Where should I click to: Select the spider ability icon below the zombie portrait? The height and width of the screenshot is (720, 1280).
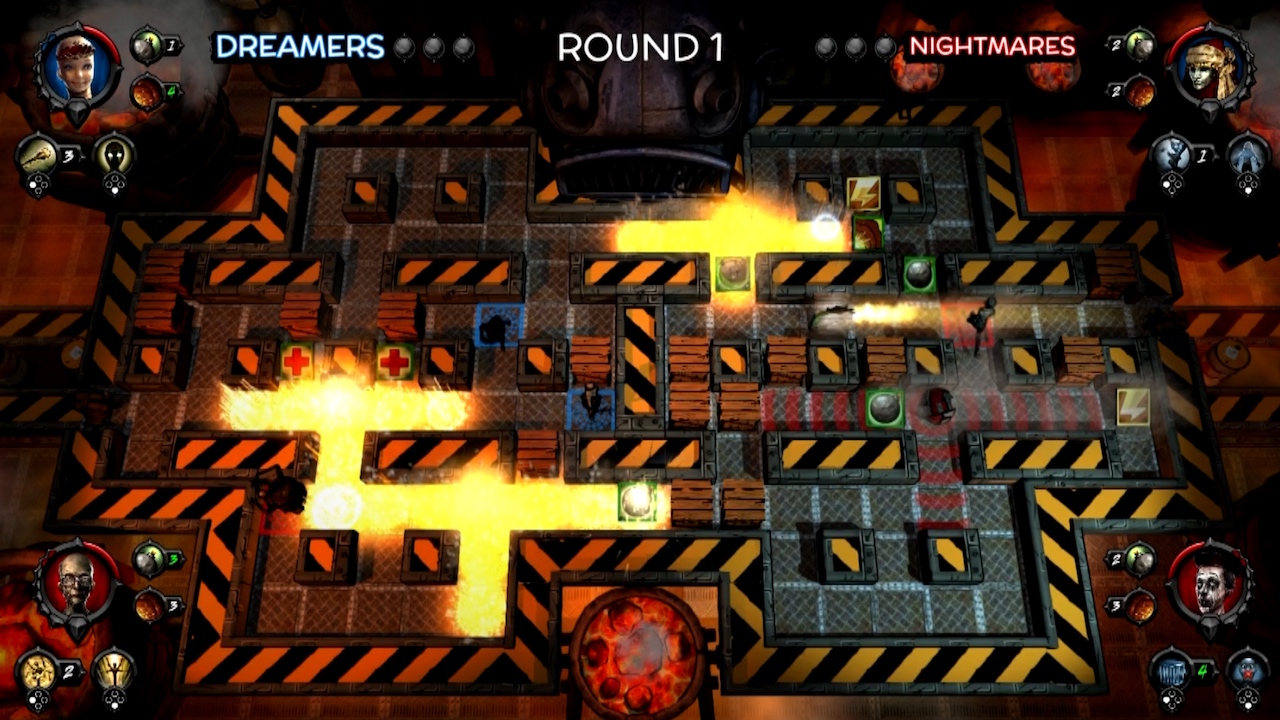pyautogui.click(x=37, y=672)
